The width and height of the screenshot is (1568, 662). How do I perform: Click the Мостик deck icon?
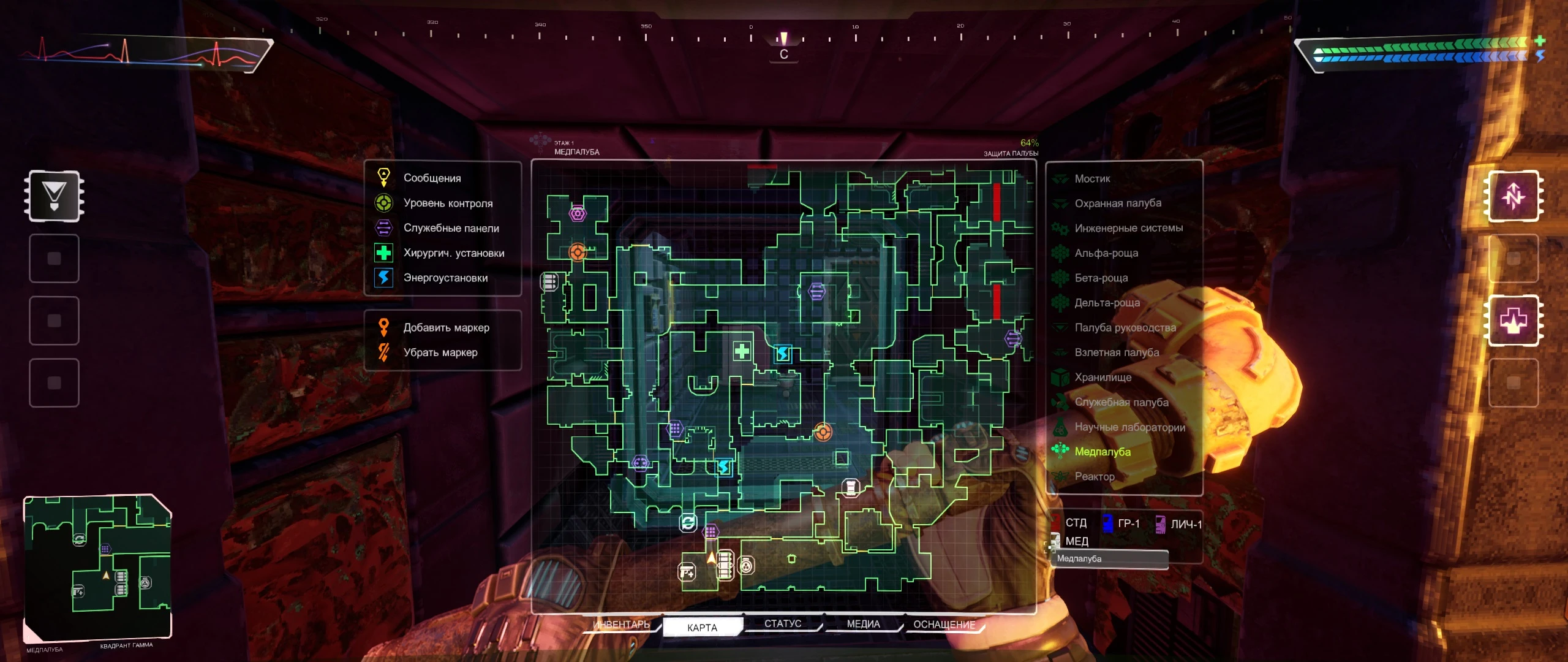(x=1061, y=179)
